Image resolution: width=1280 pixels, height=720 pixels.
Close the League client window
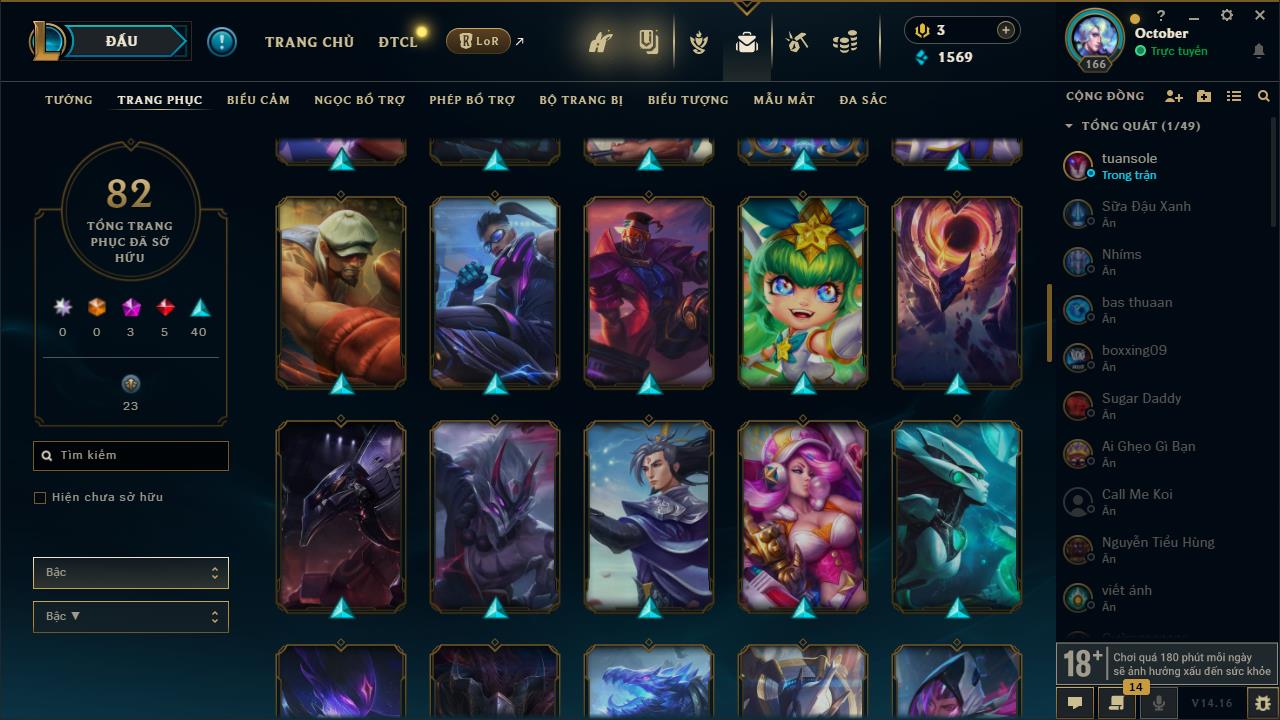(x=1260, y=16)
